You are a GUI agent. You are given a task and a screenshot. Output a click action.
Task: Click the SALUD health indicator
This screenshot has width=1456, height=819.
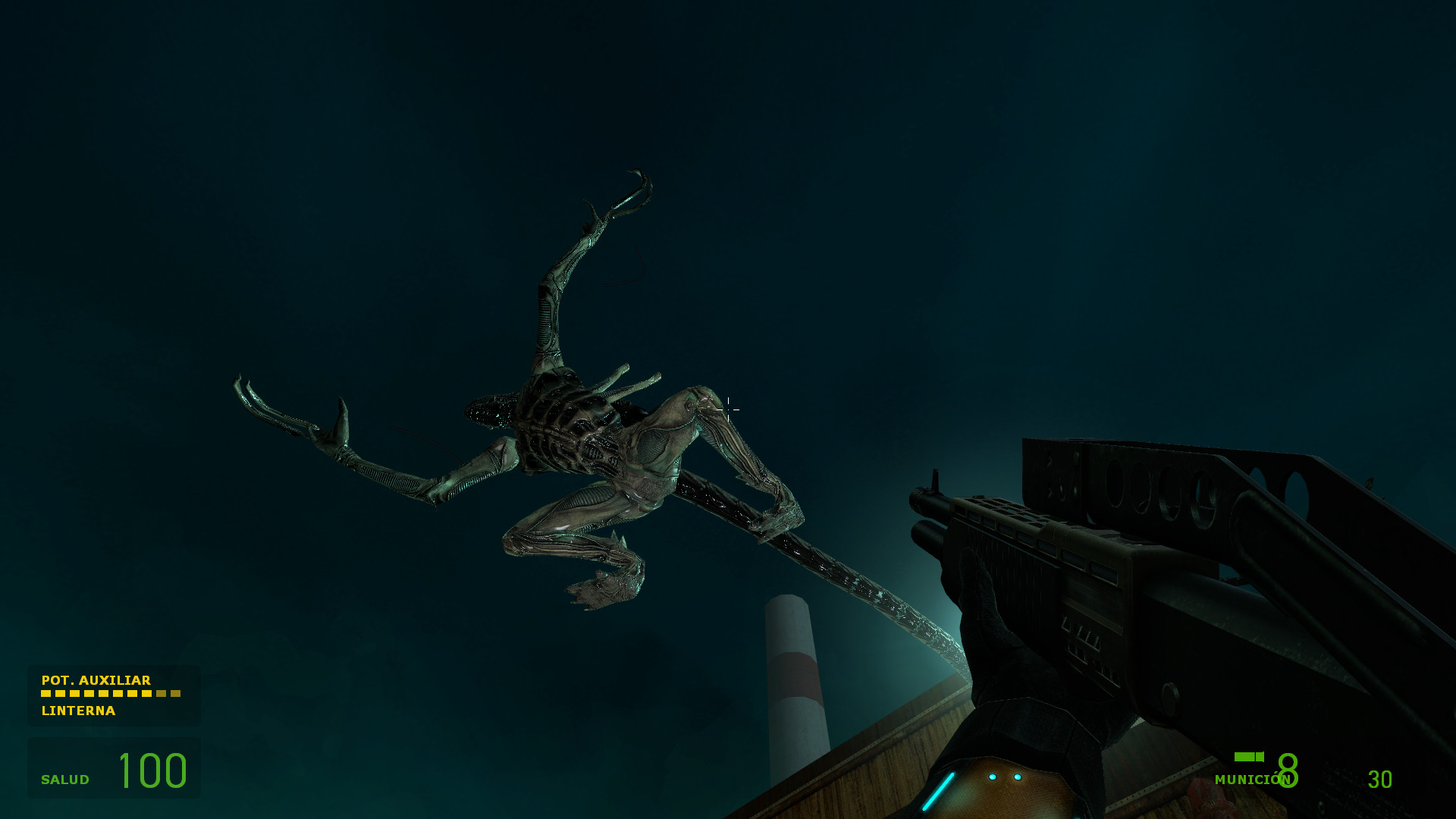click(x=67, y=777)
